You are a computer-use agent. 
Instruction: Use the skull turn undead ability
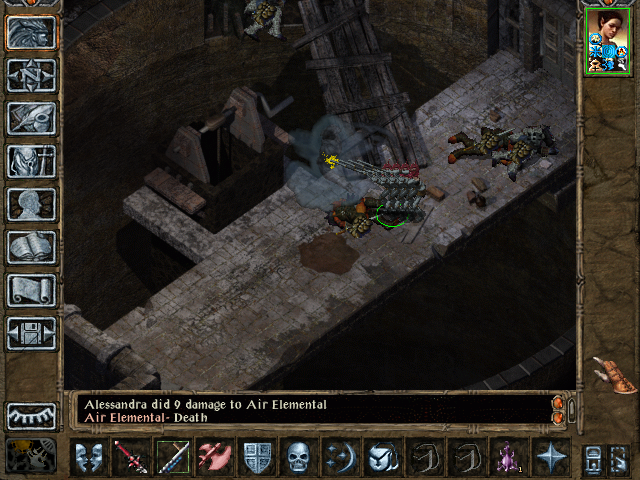click(x=298, y=457)
